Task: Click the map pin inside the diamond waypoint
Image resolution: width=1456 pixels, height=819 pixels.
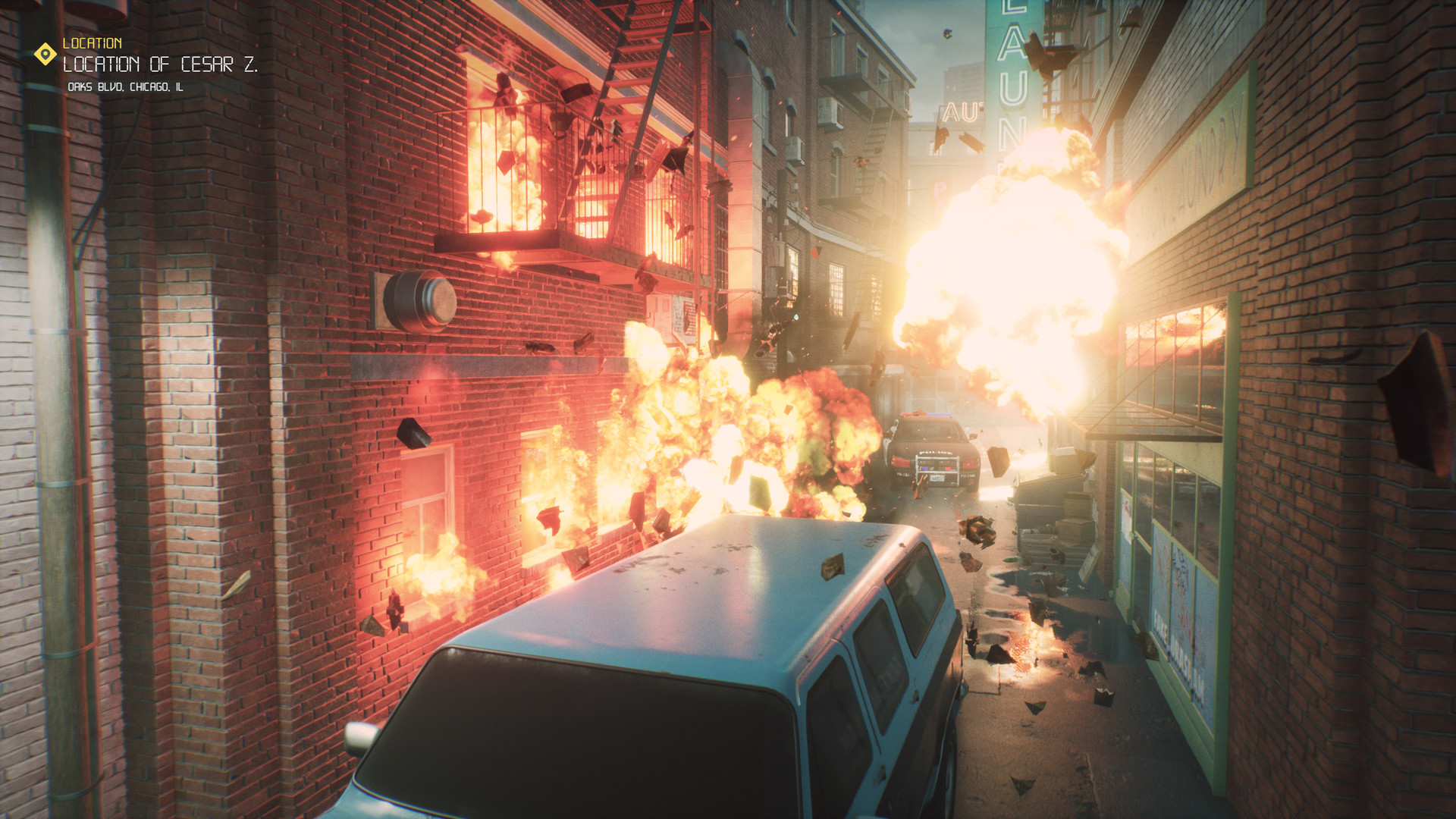Action: [45, 54]
